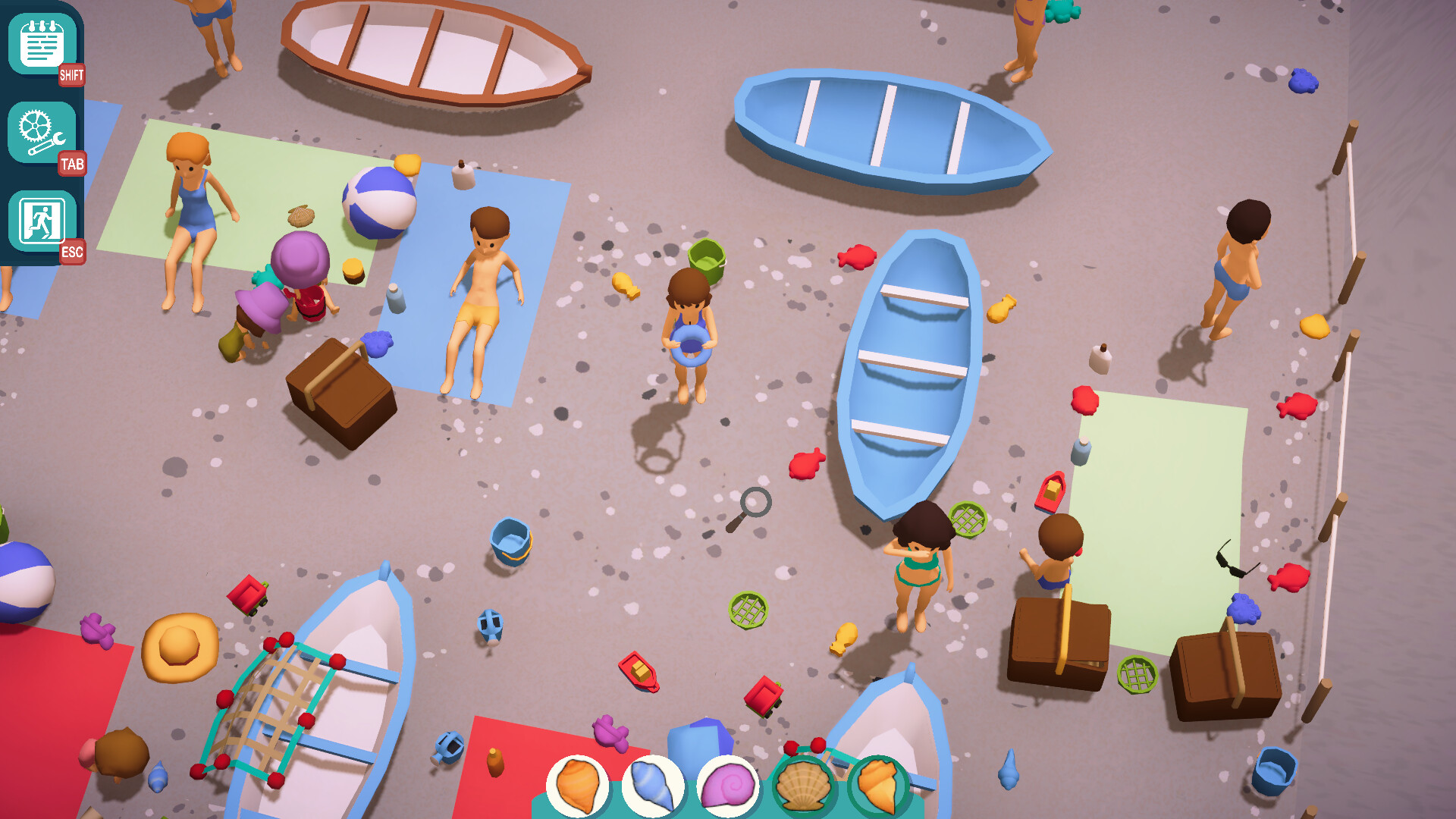Choose the blue striped shell icon
Viewport: 1456px width, 819px height.
click(x=652, y=786)
